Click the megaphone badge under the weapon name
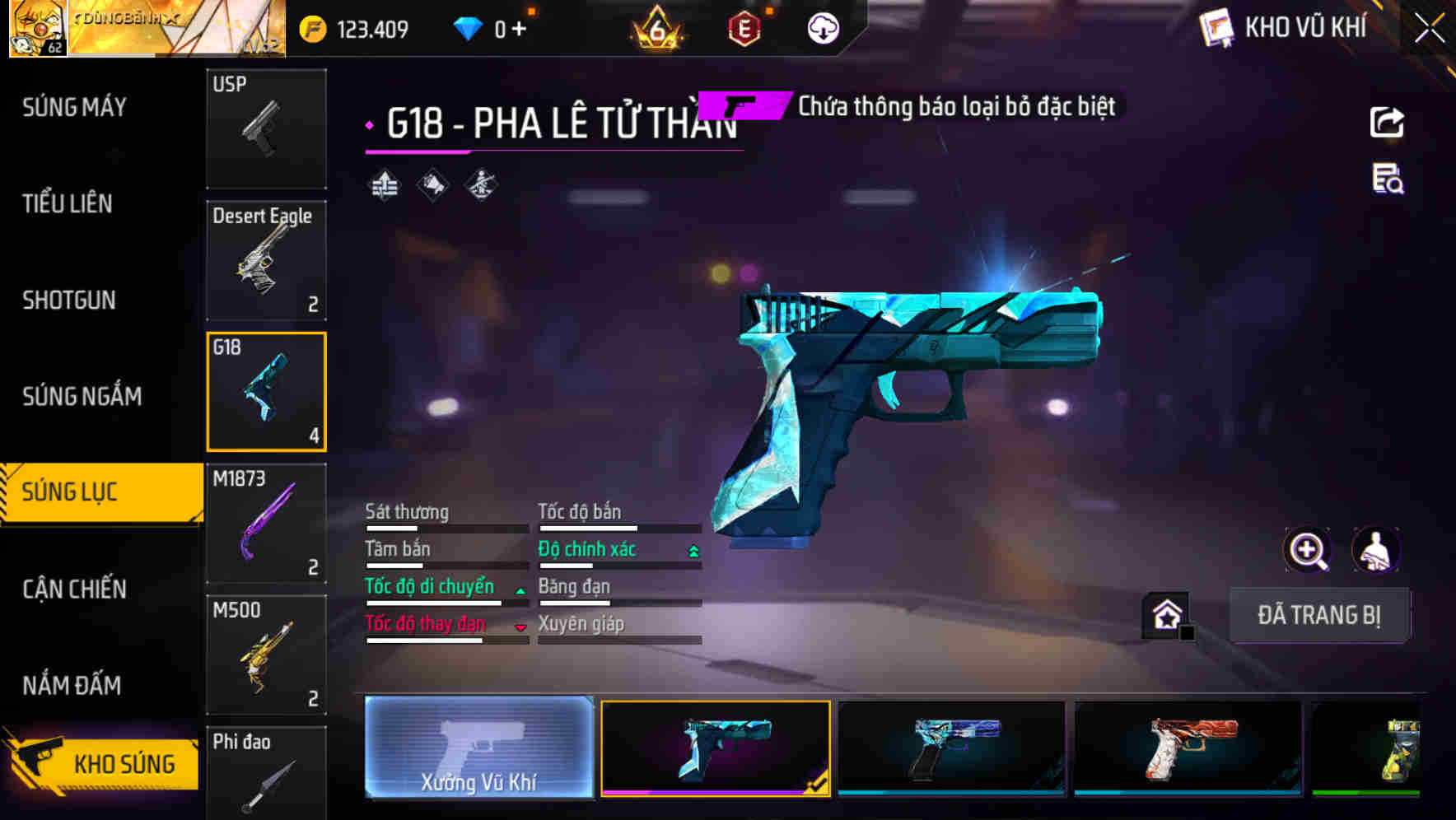 pos(432,184)
